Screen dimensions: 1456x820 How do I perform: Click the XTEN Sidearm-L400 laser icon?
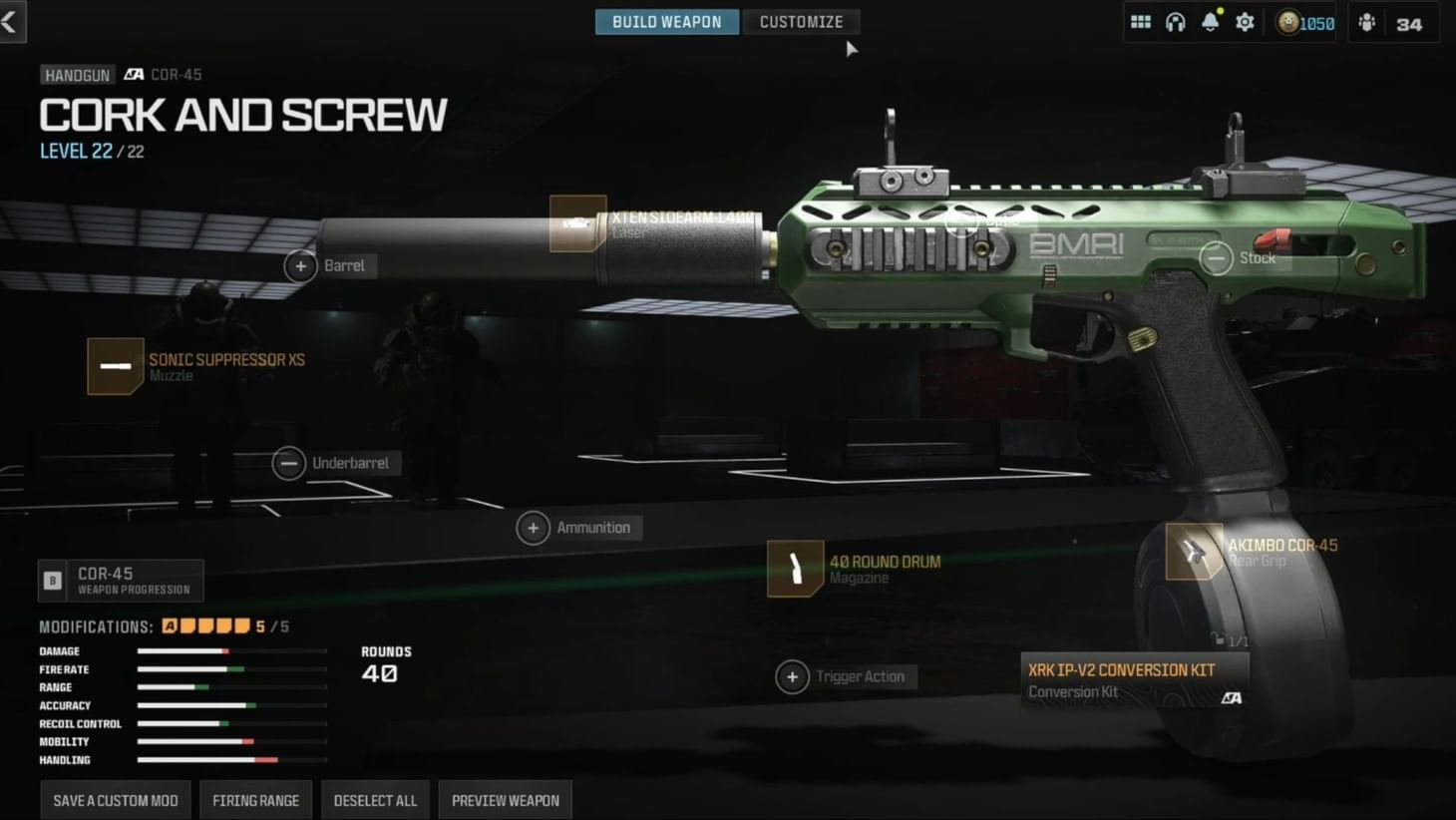click(576, 223)
